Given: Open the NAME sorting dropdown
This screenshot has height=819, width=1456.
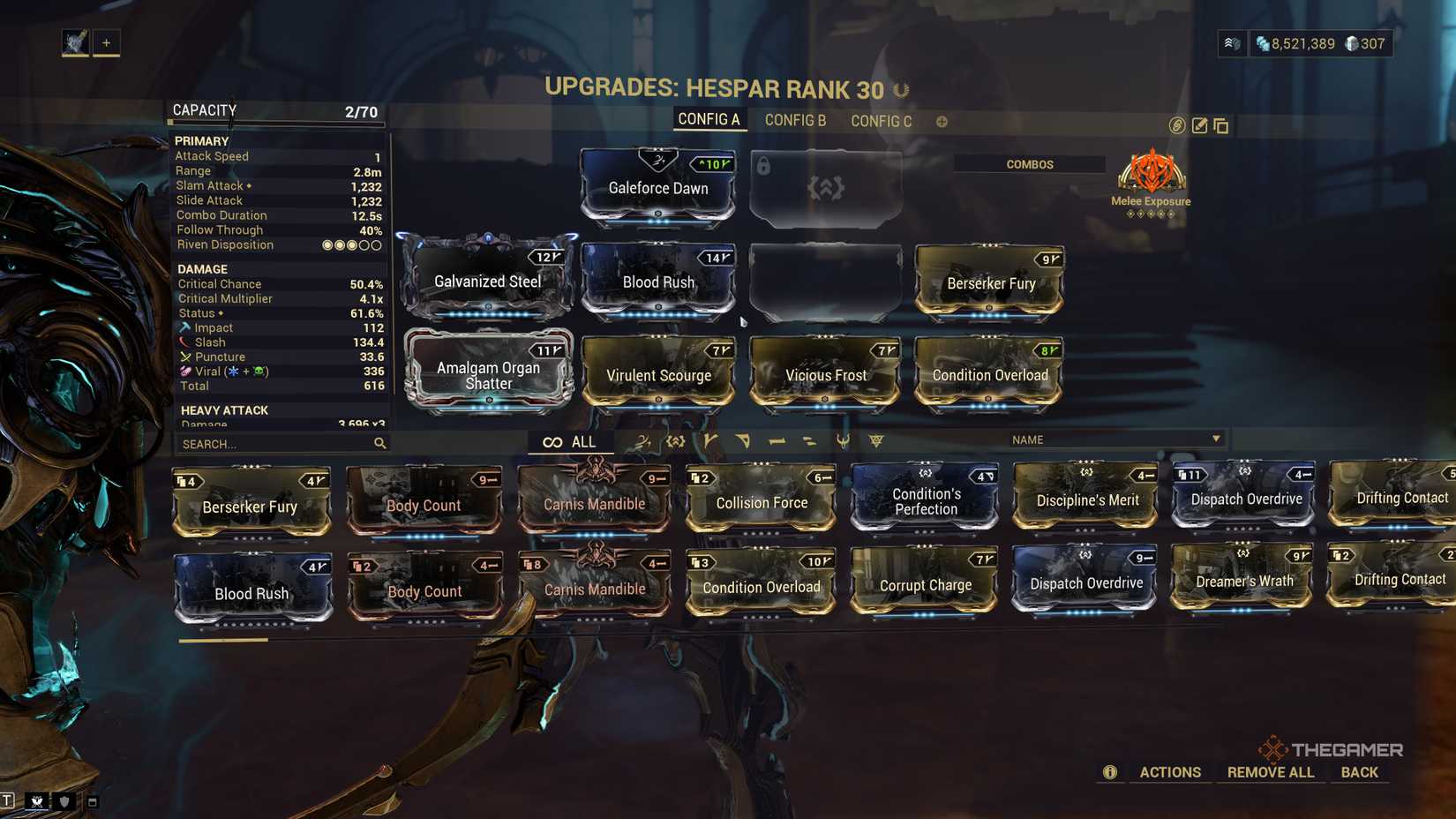Looking at the screenshot, I should 1116,439.
